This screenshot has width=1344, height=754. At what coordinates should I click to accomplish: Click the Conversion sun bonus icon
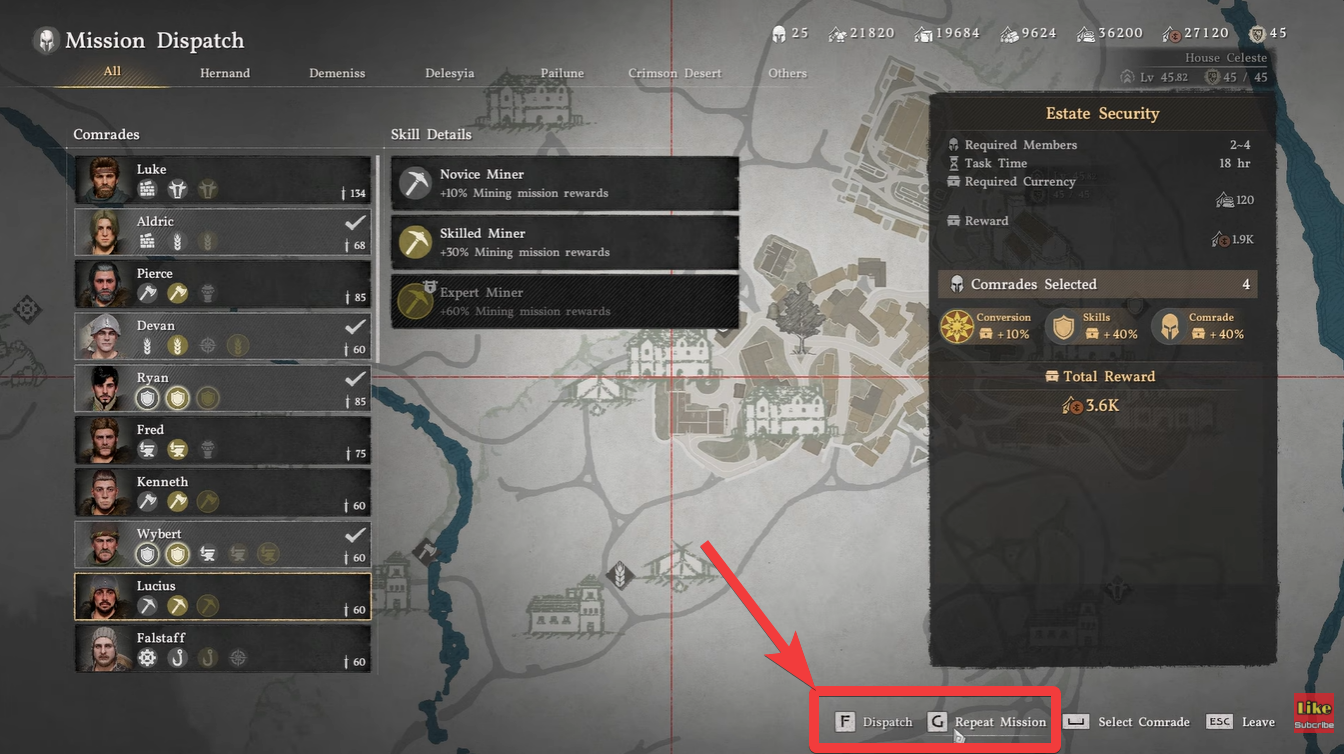point(957,327)
